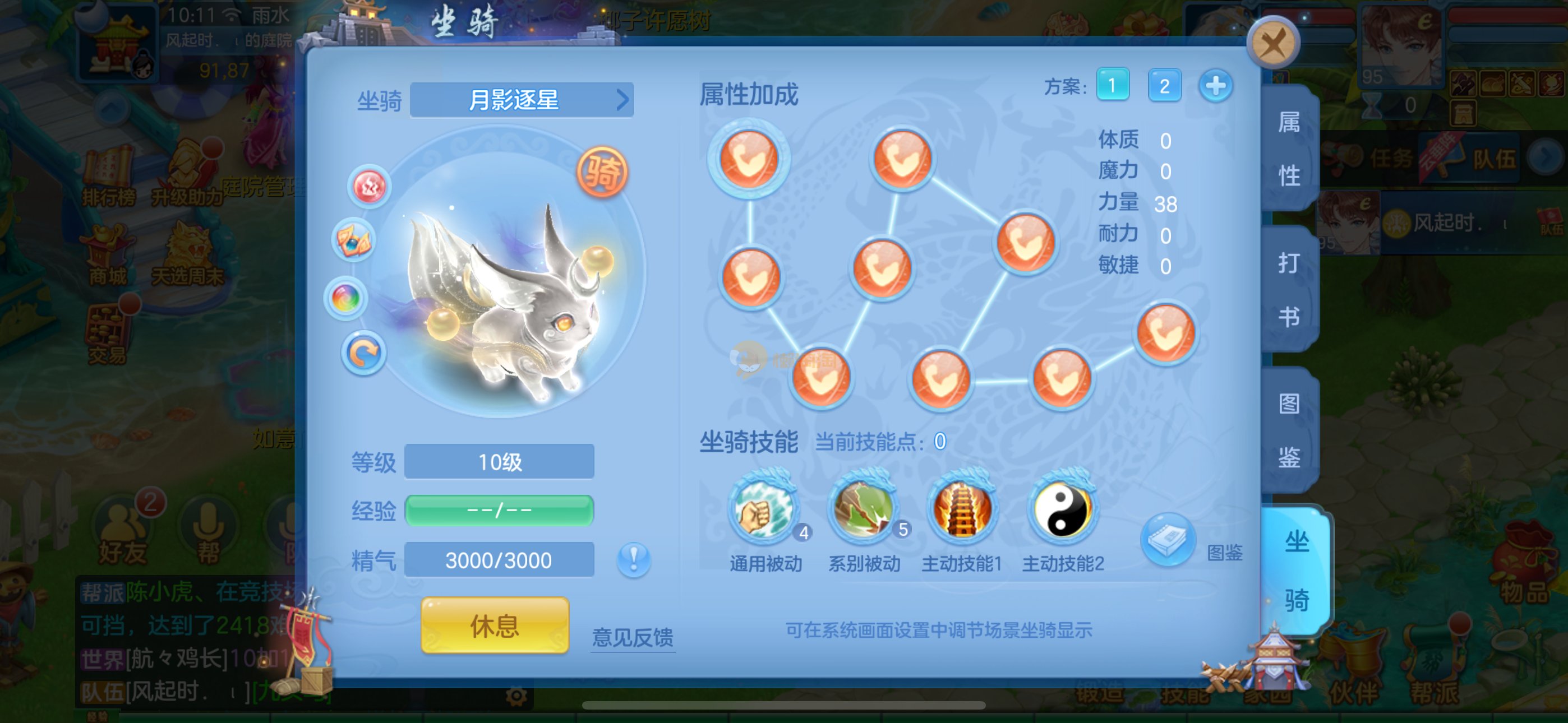
Task: Open the 图鉴 book icon
Action: coord(1168,540)
